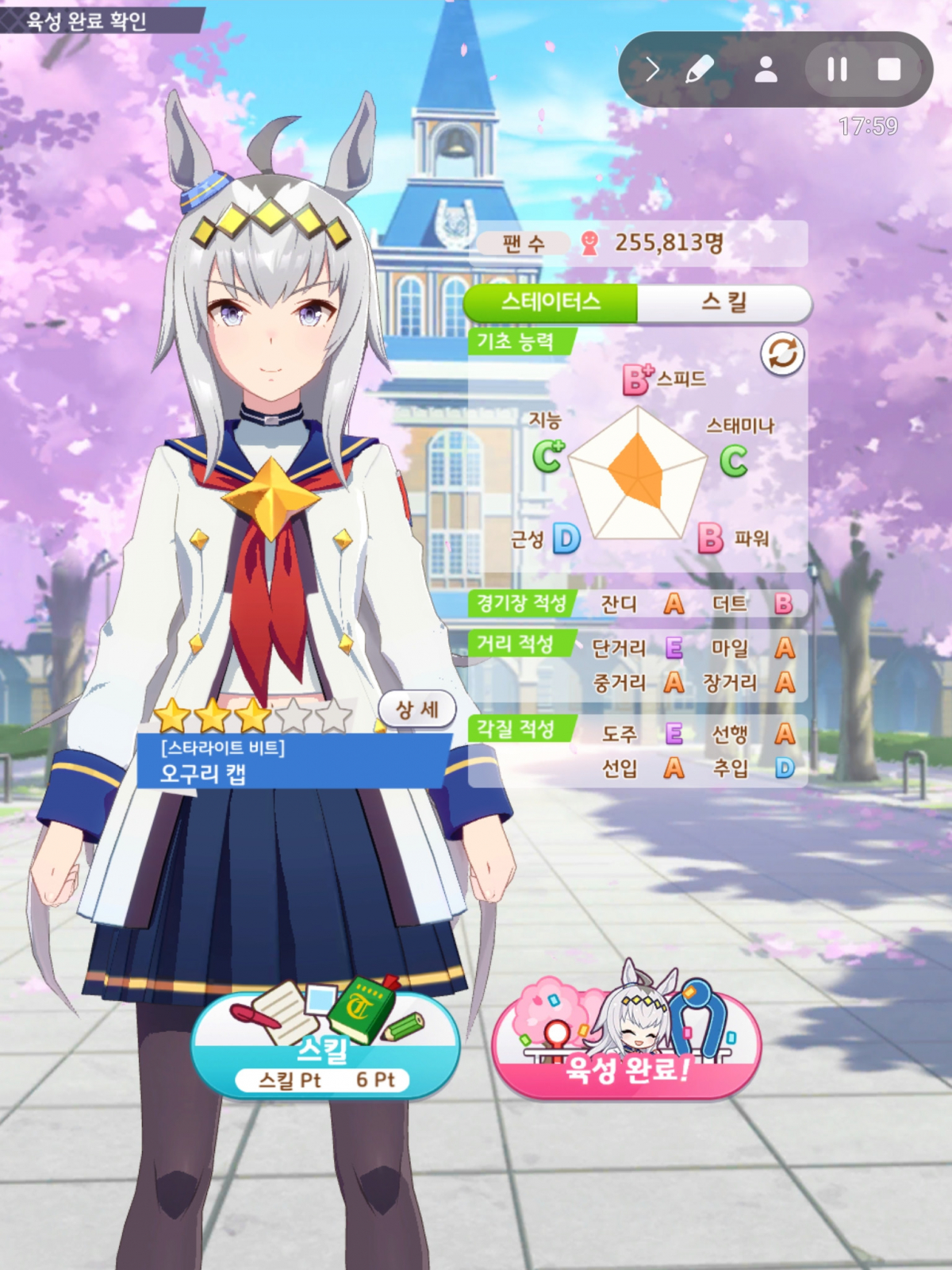Screen dimensions: 952x1270
Task: Open the 상세 details button
Action: point(417,709)
